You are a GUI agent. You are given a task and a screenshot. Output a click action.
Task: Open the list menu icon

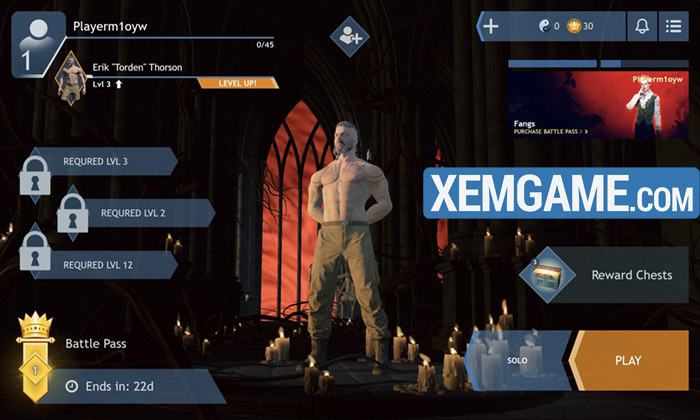[674, 26]
